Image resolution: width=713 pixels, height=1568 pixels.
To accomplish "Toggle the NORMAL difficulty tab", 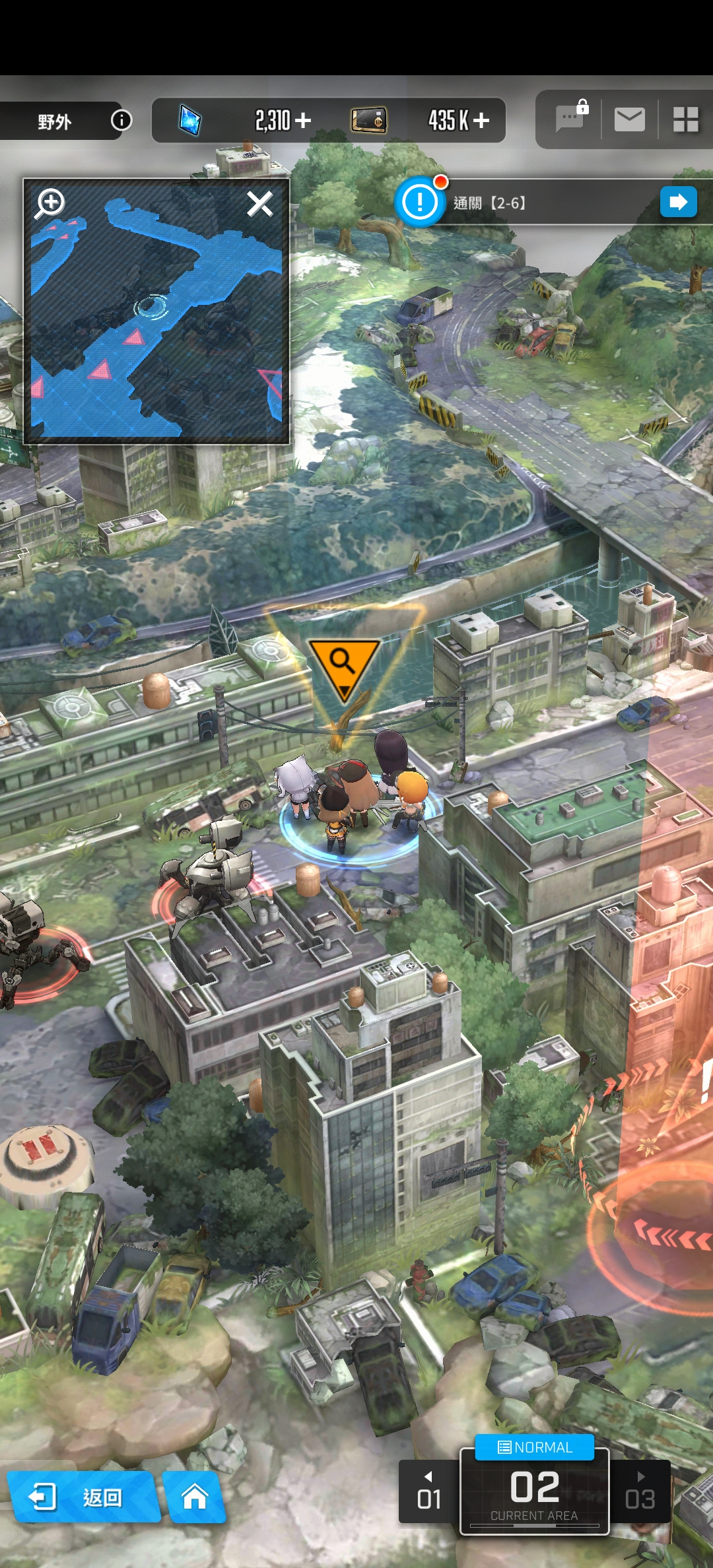I will (535, 1447).
